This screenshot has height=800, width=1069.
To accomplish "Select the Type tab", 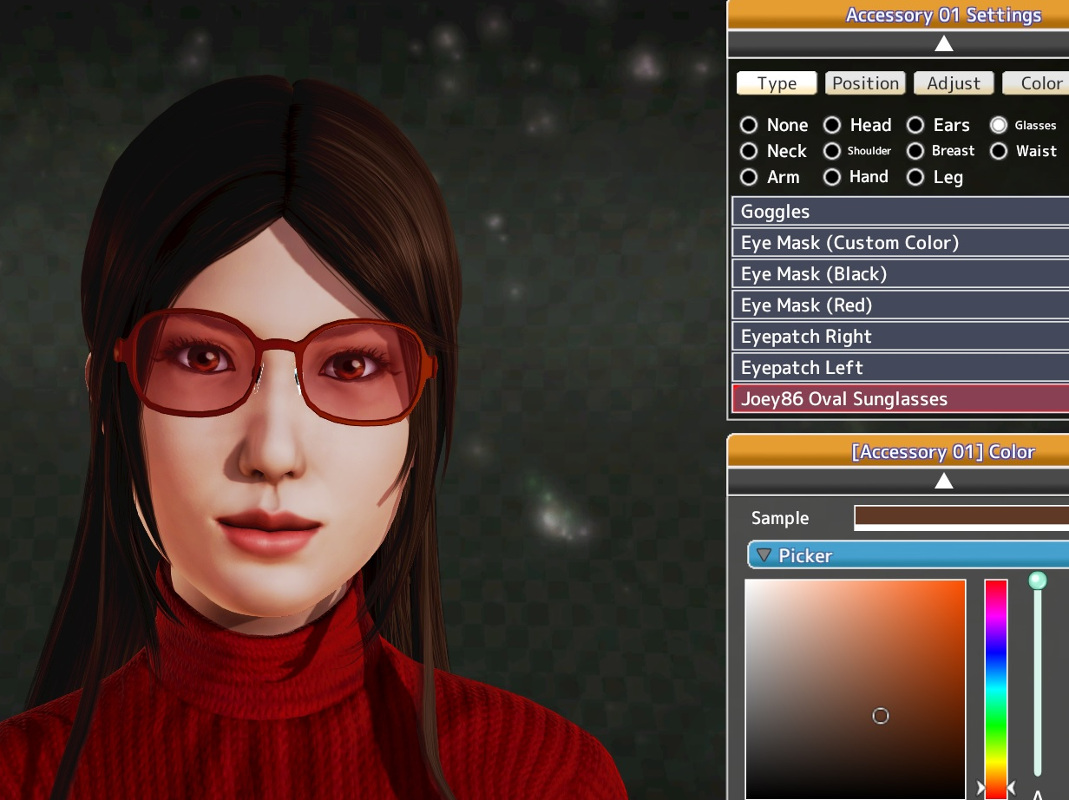I will [x=777, y=83].
